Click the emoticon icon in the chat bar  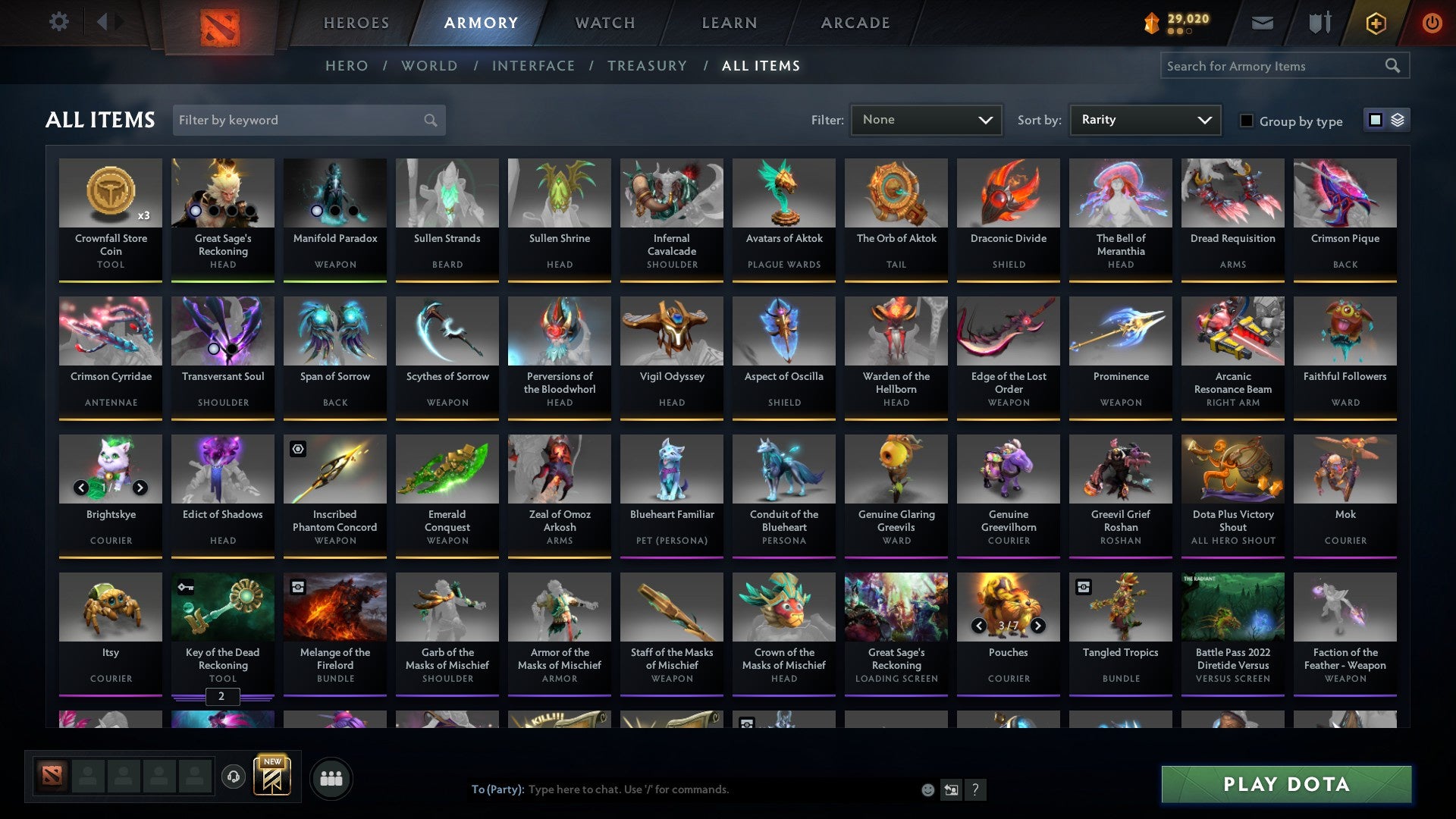pyautogui.click(x=927, y=789)
